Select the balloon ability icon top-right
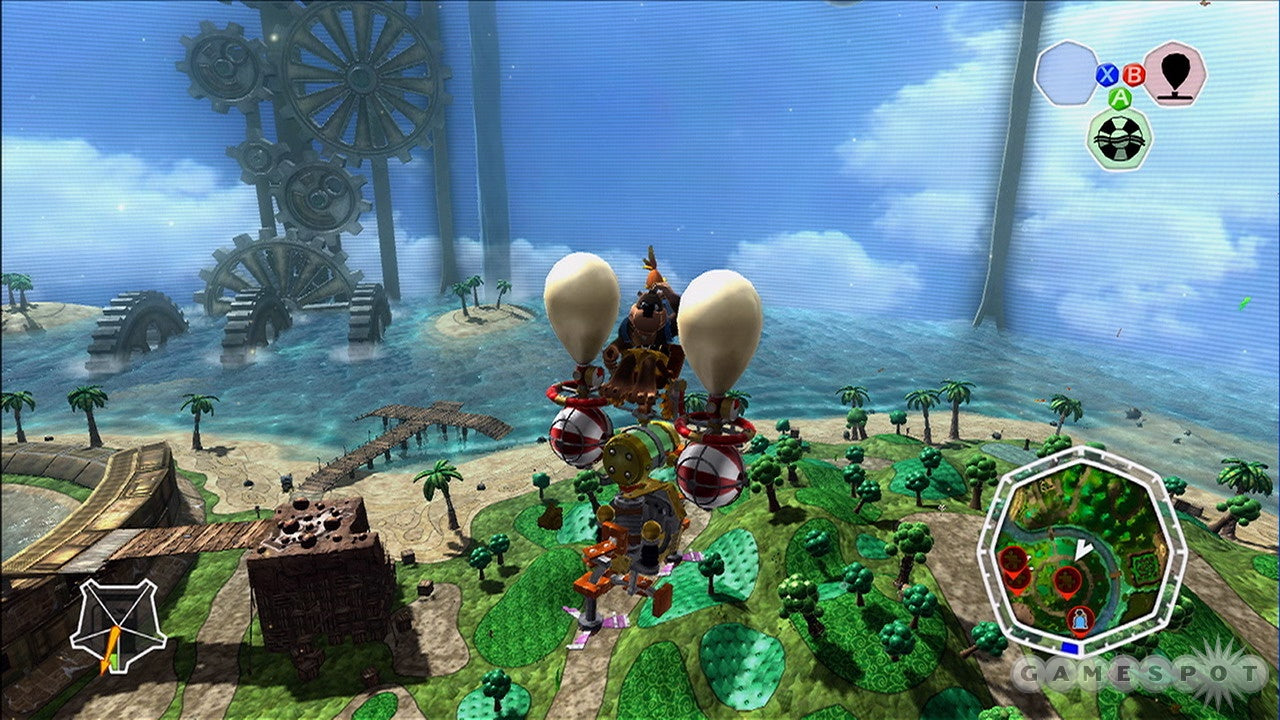Screen dimensions: 1280x720 (x=1174, y=75)
